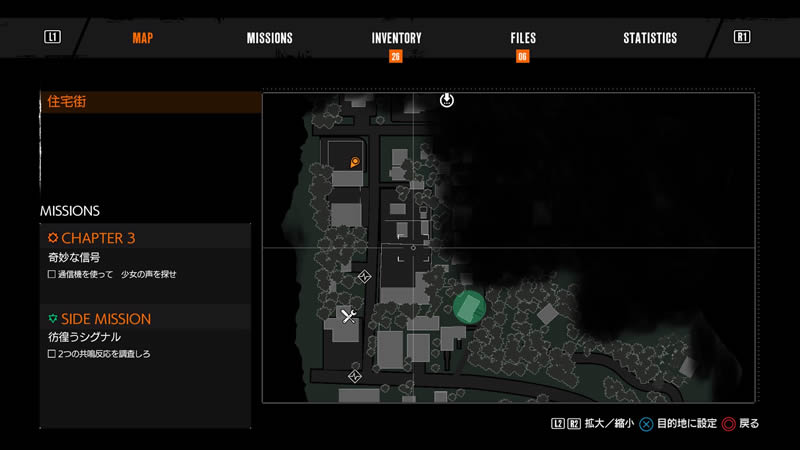Screen dimensions: 800x450
Task: Select the white circular marker at map's top edge
Action: coord(447,100)
